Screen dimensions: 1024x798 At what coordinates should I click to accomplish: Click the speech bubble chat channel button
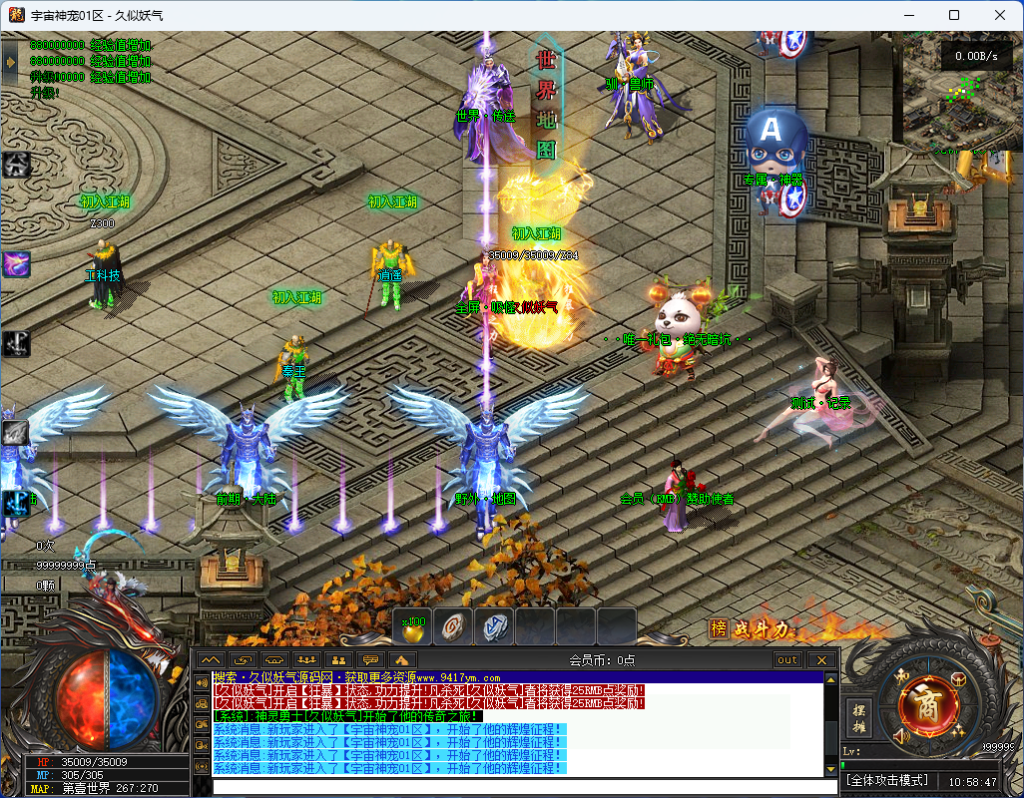tap(370, 660)
